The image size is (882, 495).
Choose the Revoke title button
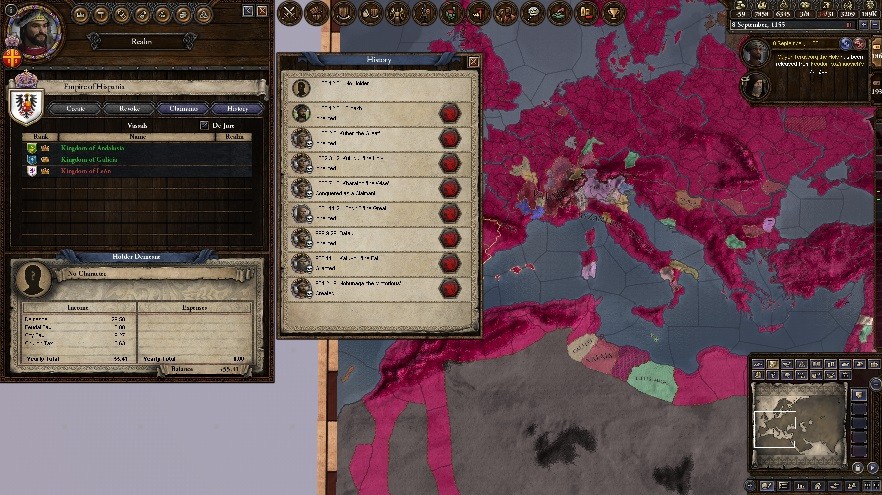[129, 108]
